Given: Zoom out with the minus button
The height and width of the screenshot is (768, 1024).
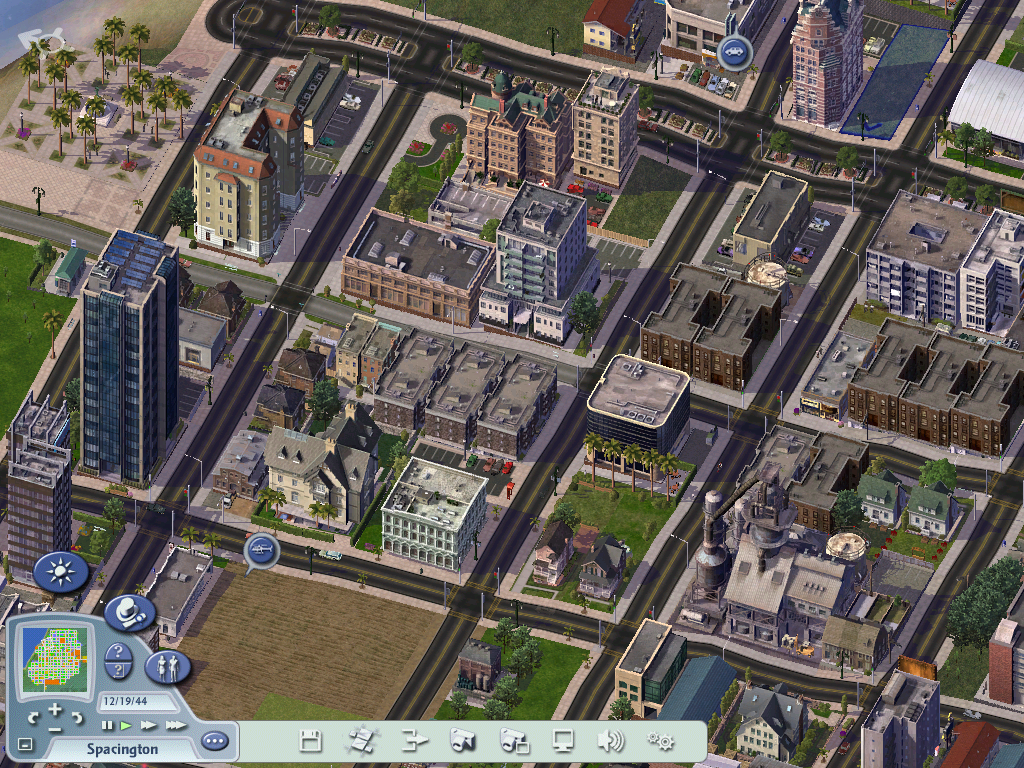Looking at the screenshot, I should 56,729.
